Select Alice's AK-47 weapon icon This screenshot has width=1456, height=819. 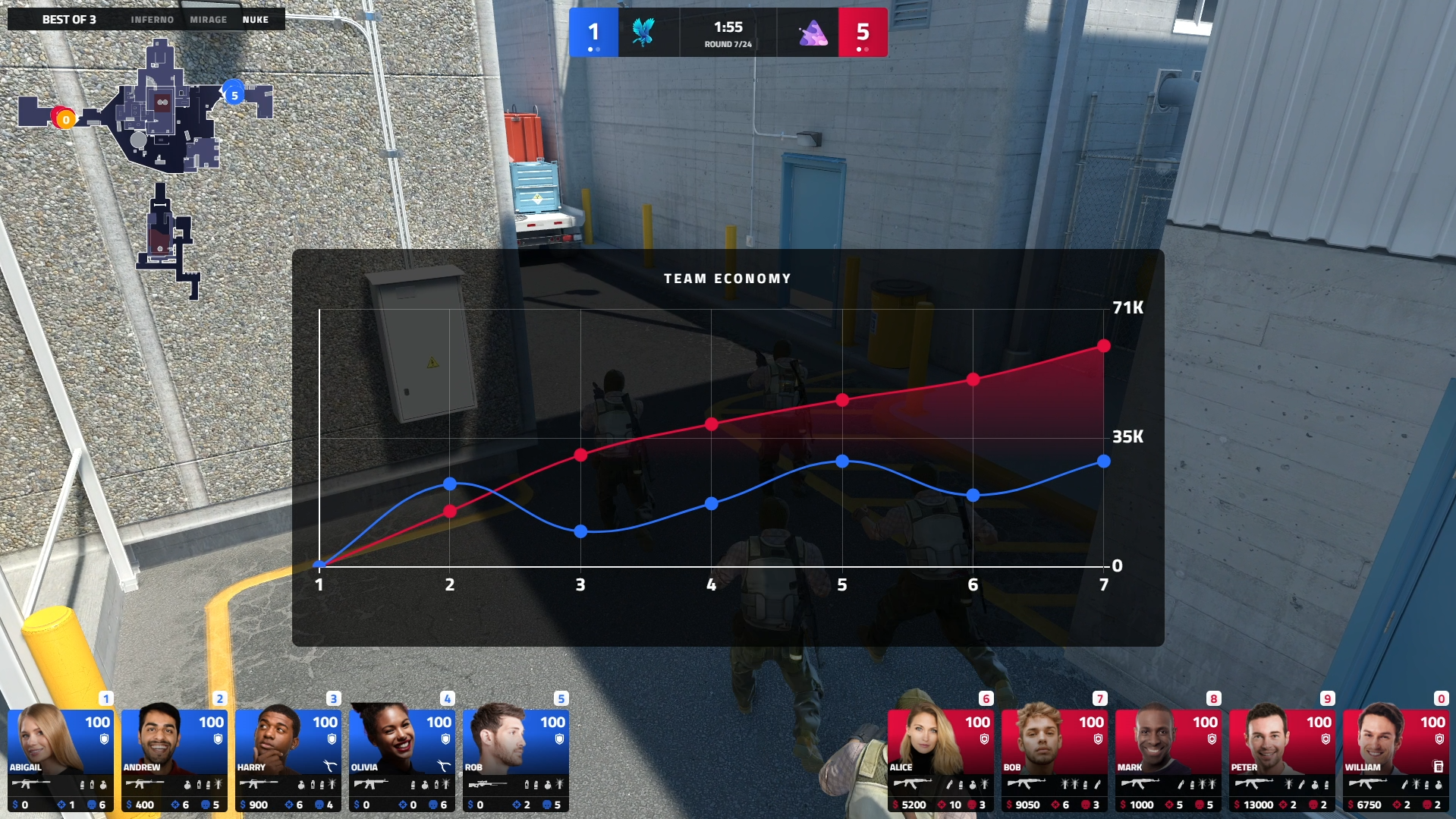912,784
